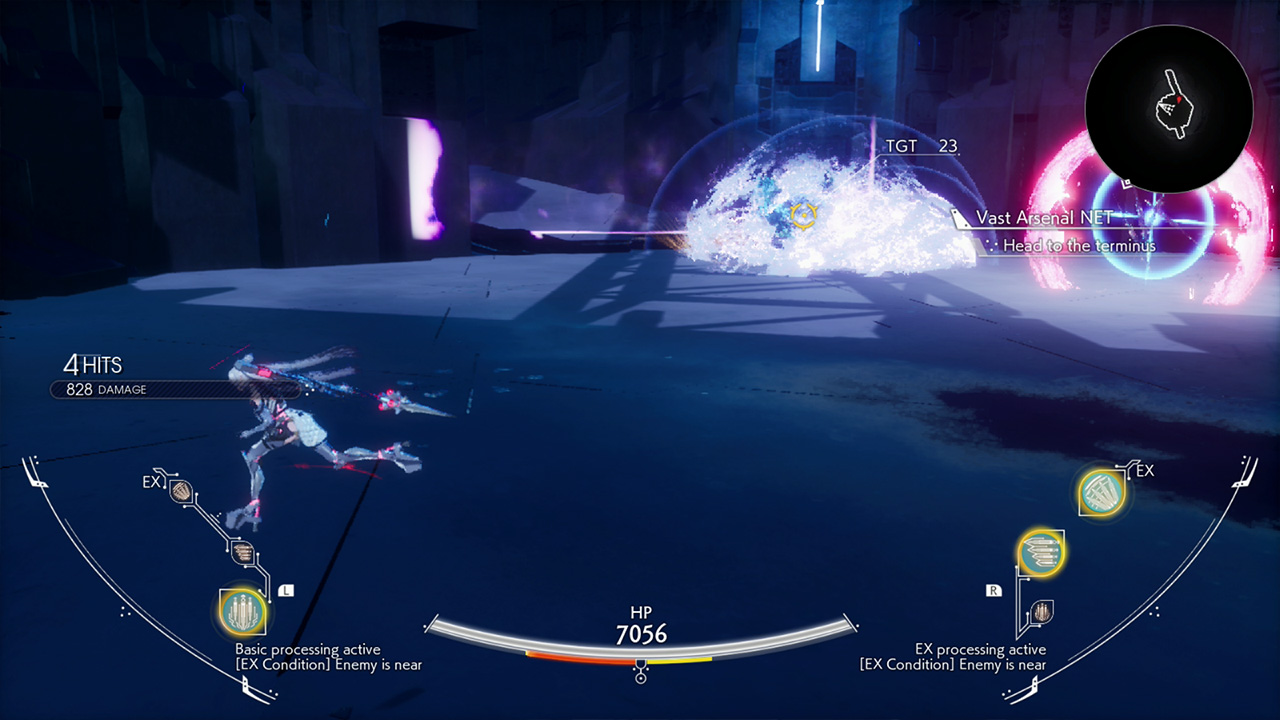Select the glowing L skill icon on left

[x=240, y=611]
